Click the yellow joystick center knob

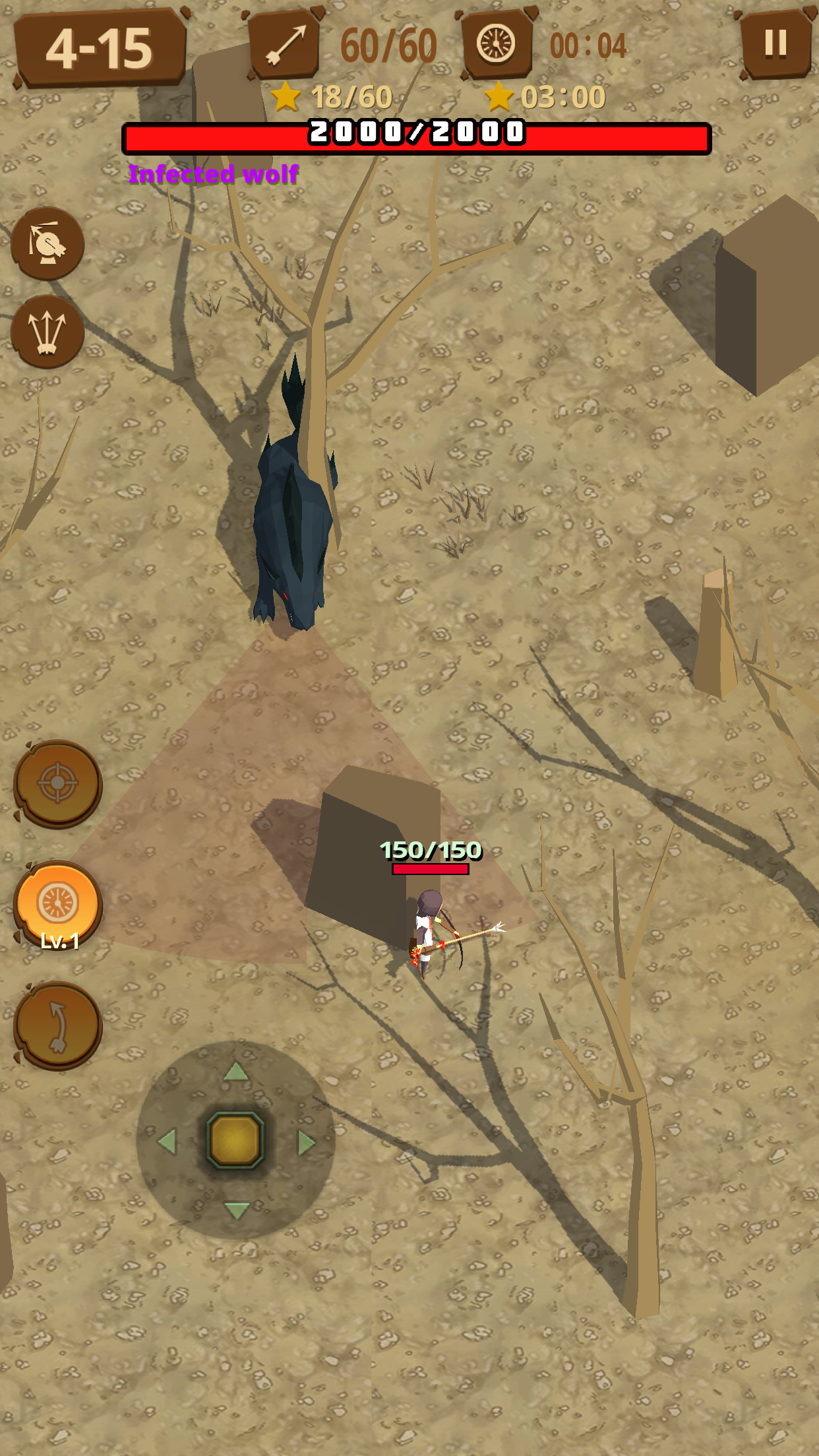pyautogui.click(x=235, y=1140)
